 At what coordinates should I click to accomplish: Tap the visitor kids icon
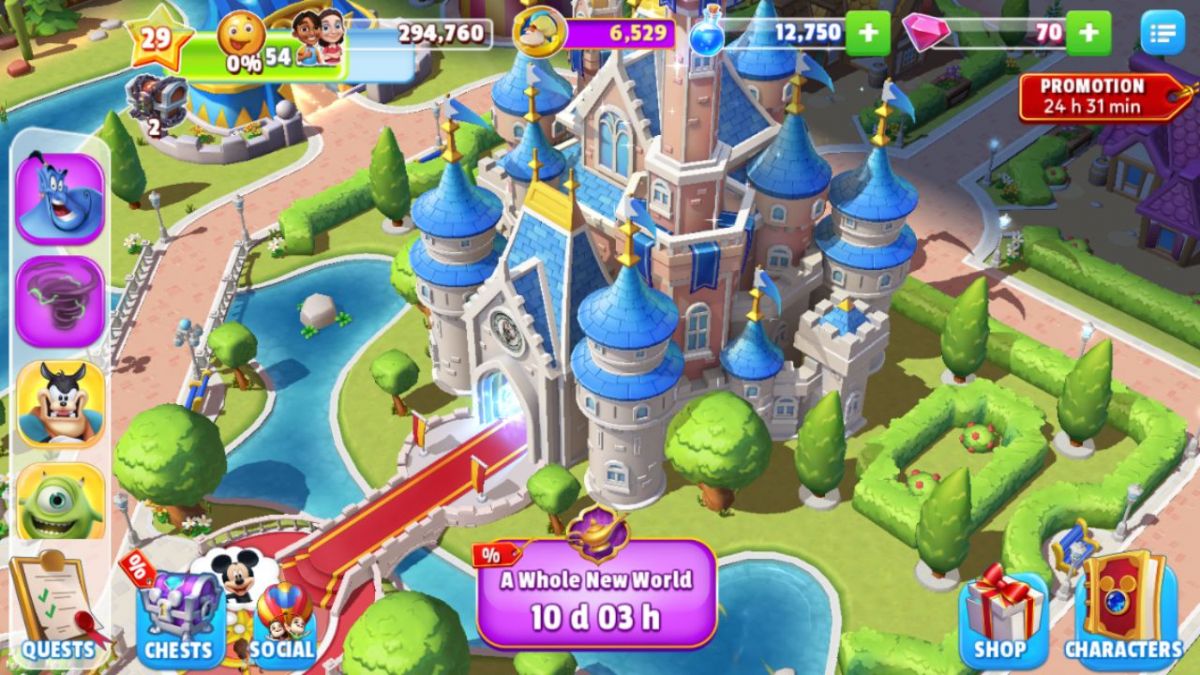[x=318, y=38]
